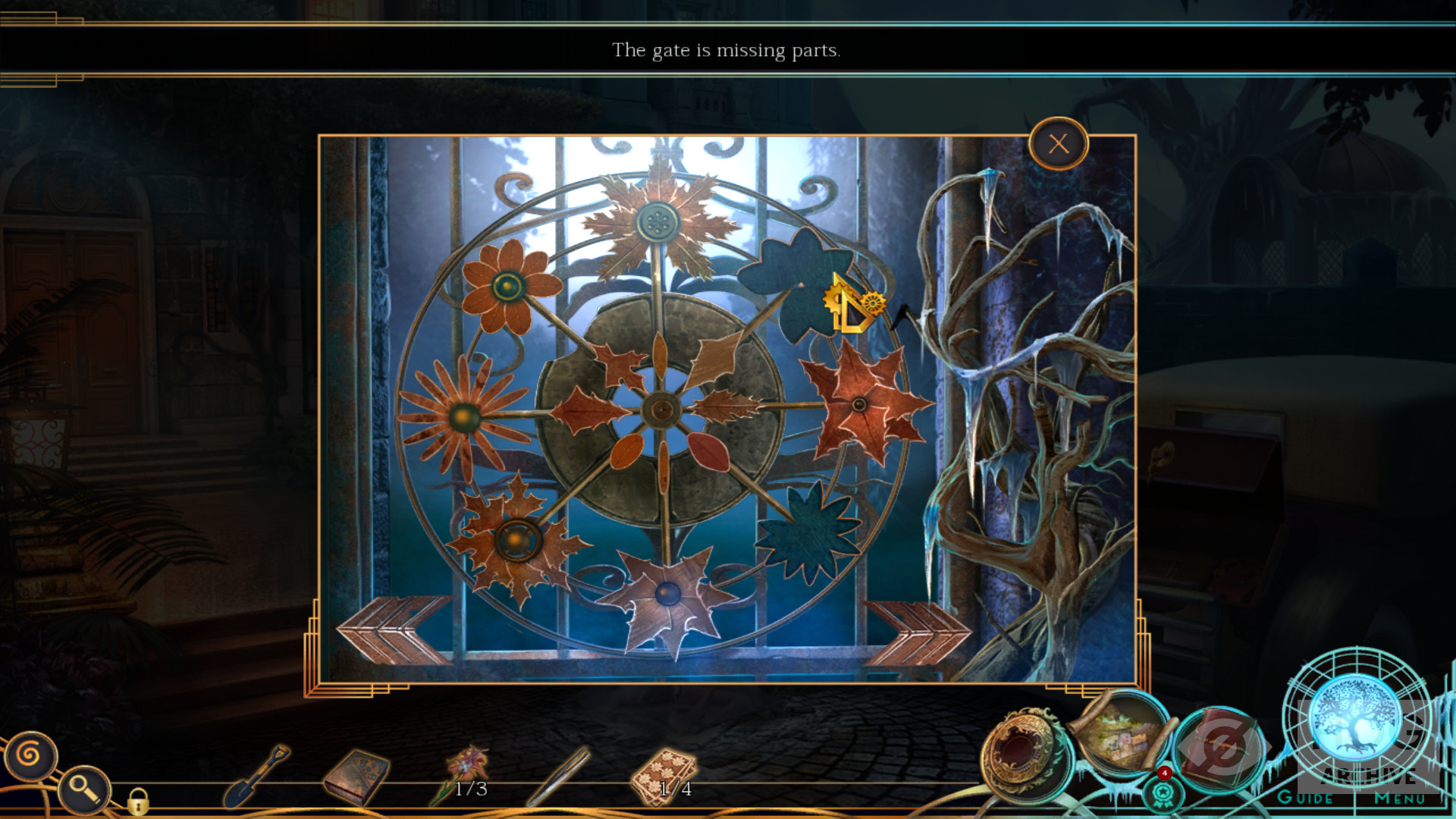Select the floral tiles inventory item
This screenshot has height=819, width=1456.
pos(664,775)
